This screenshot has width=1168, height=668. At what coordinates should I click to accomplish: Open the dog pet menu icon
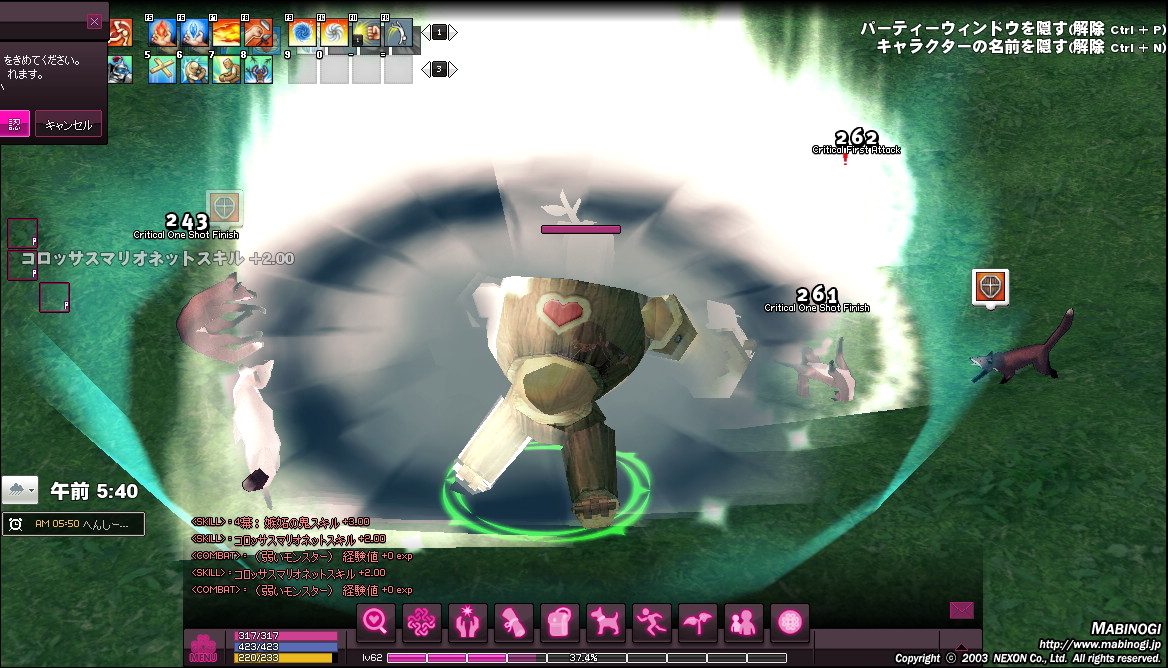click(606, 623)
